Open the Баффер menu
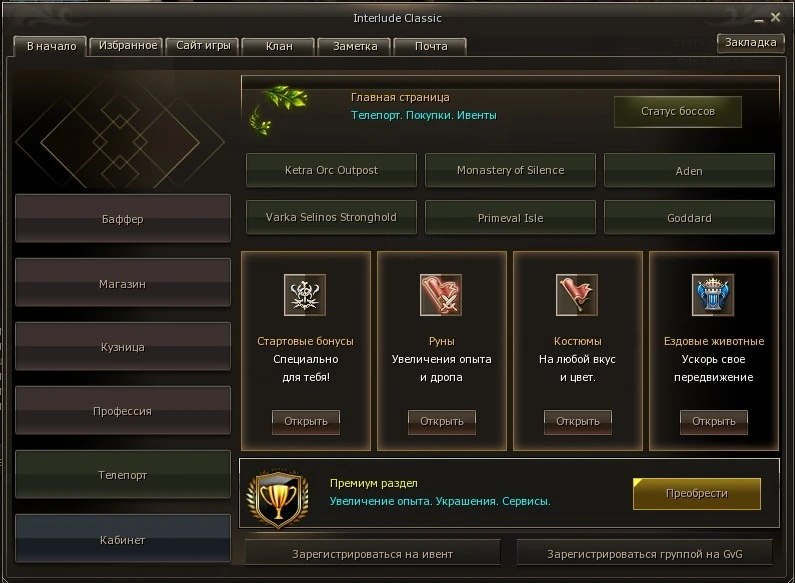Image resolution: width=795 pixels, height=583 pixels. tap(123, 219)
